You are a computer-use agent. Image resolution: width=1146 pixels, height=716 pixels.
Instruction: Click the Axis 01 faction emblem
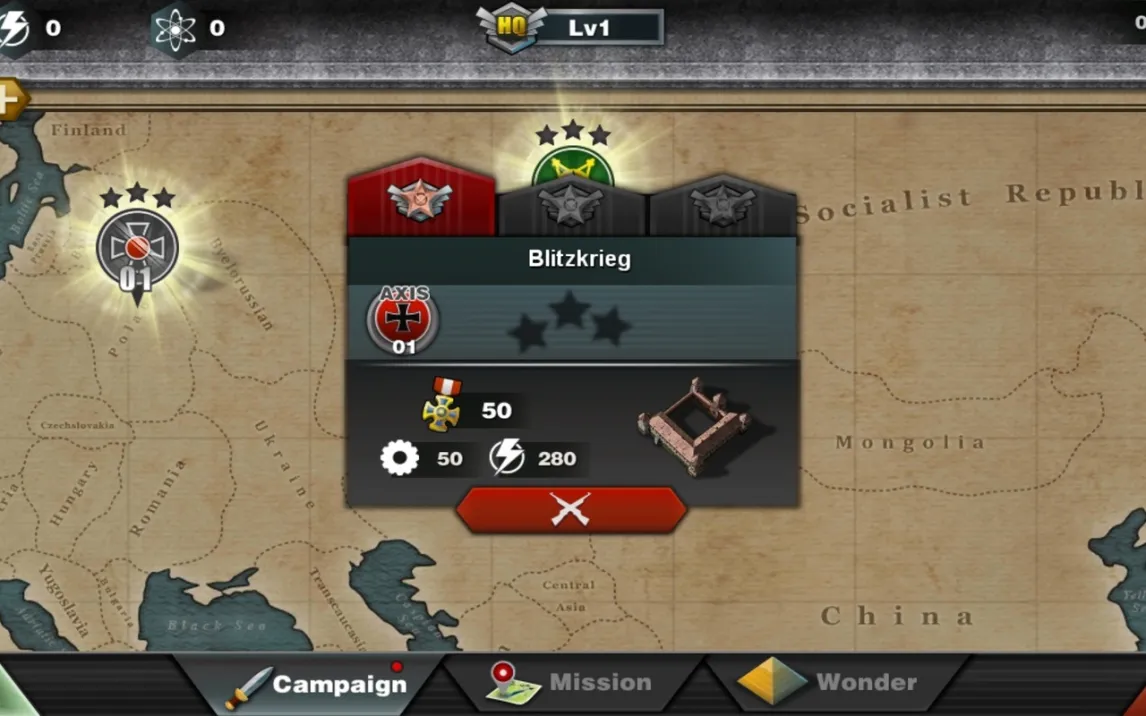coord(403,320)
